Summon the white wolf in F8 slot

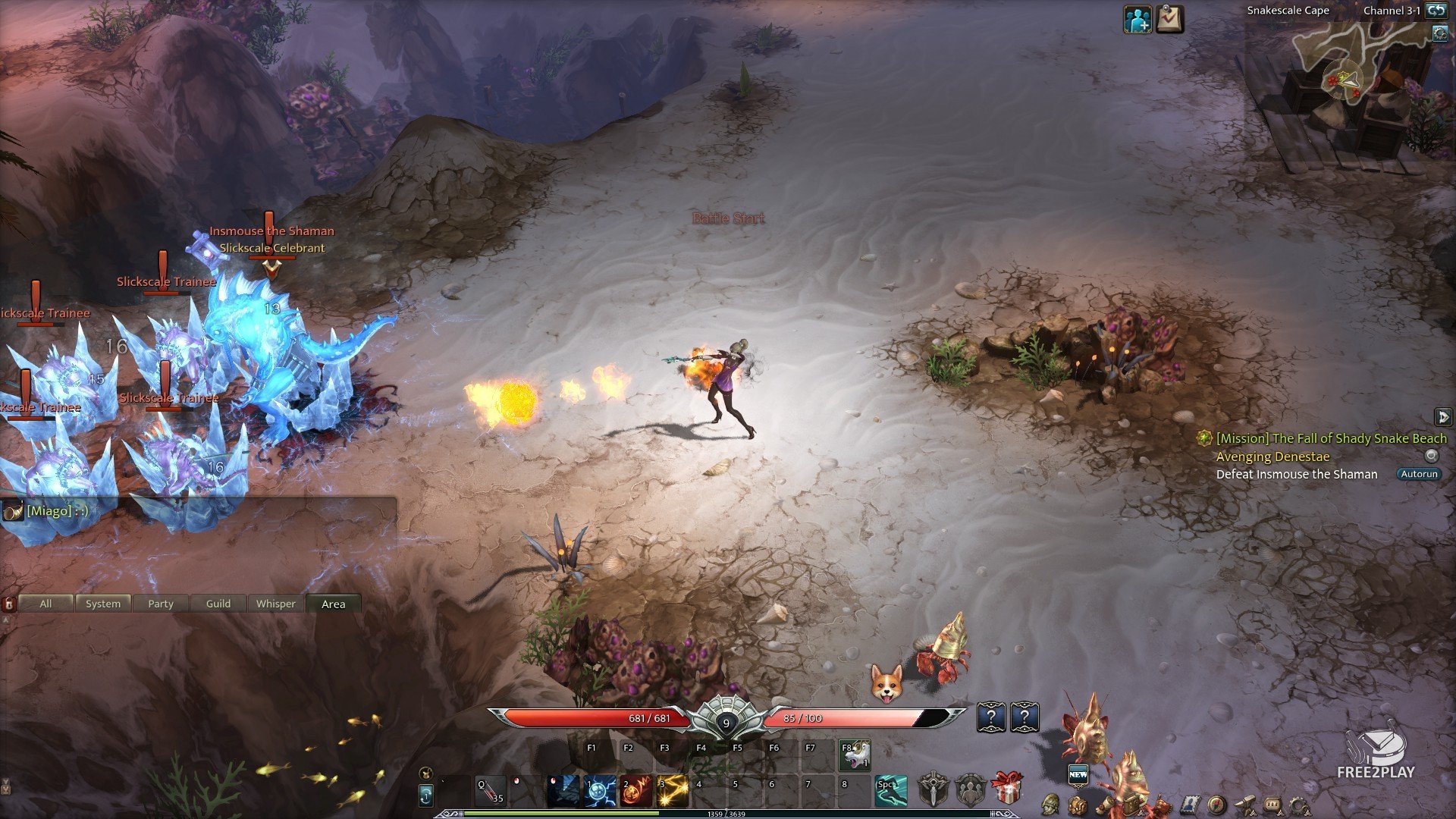click(855, 755)
